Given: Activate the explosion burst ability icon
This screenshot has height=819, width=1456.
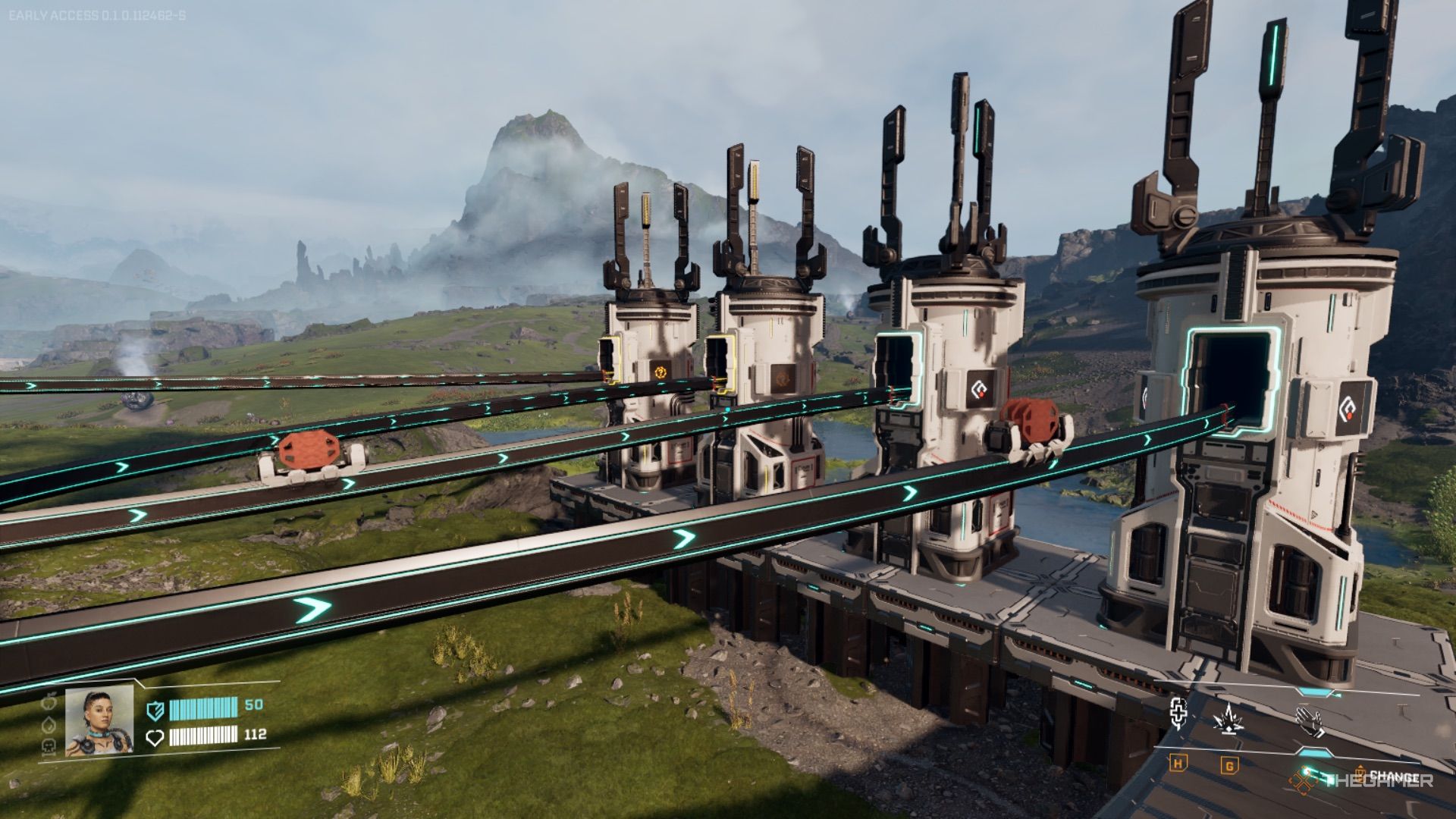Looking at the screenshot, I should [1228, 718].
